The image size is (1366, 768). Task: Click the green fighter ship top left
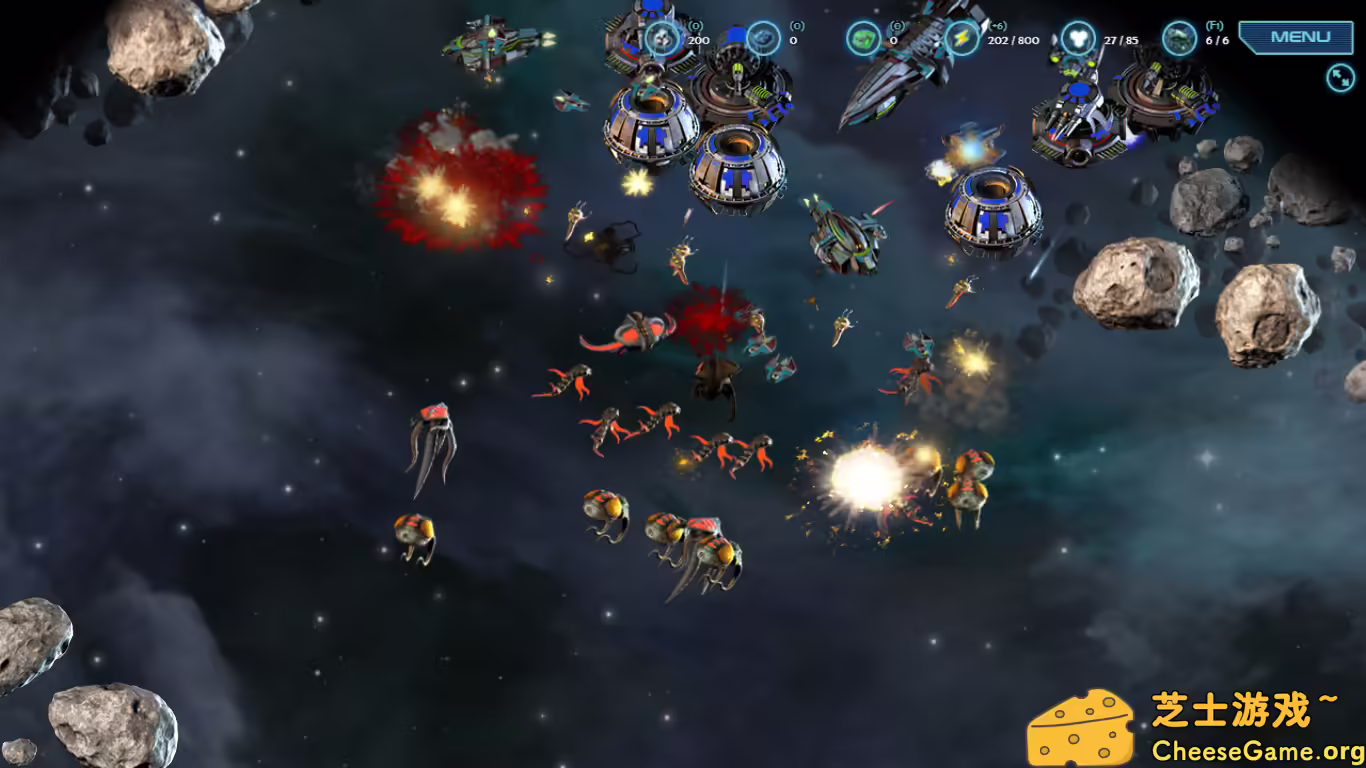point(490,42)
